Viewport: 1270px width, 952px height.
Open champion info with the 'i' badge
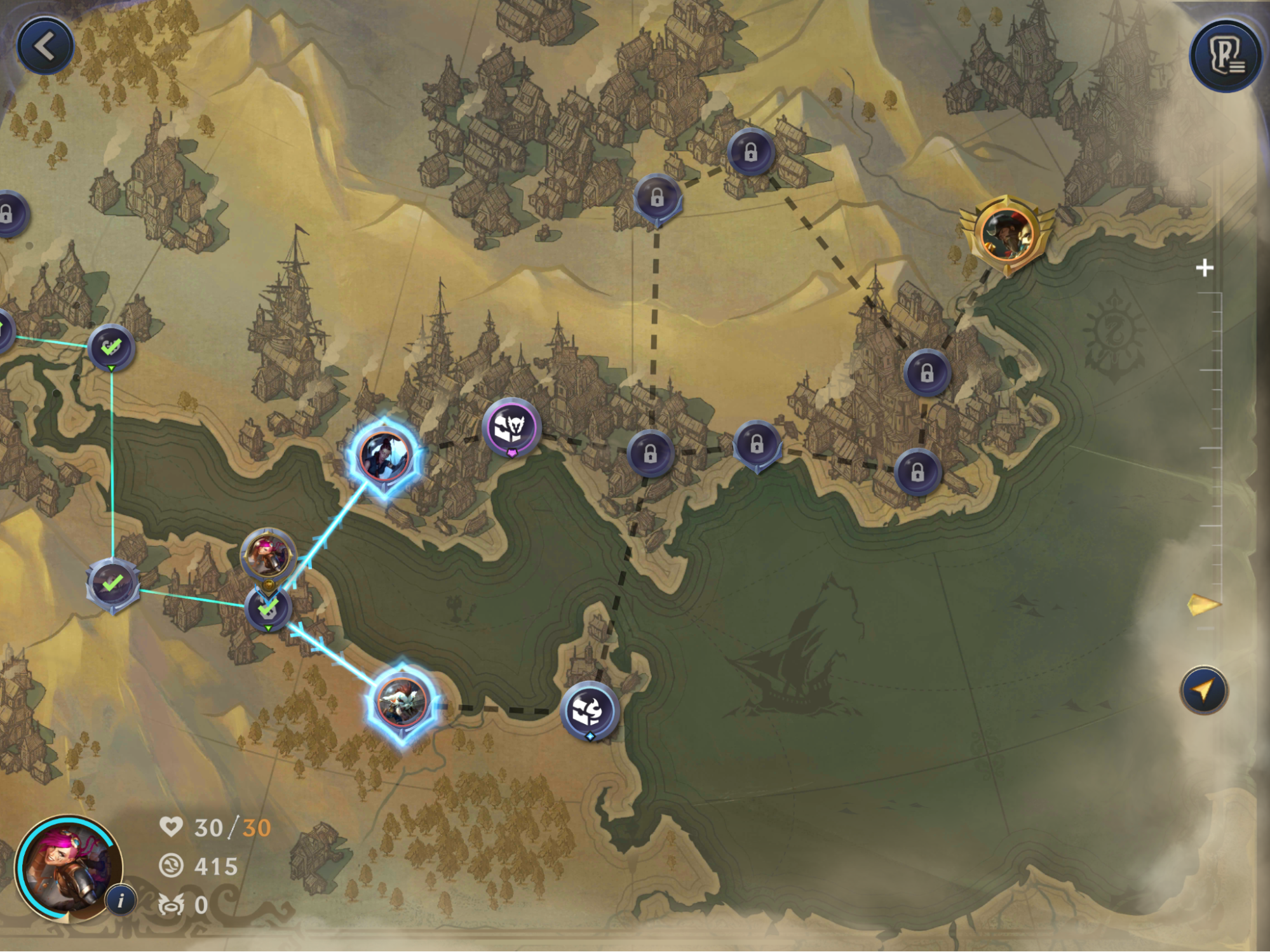point(121,899)
